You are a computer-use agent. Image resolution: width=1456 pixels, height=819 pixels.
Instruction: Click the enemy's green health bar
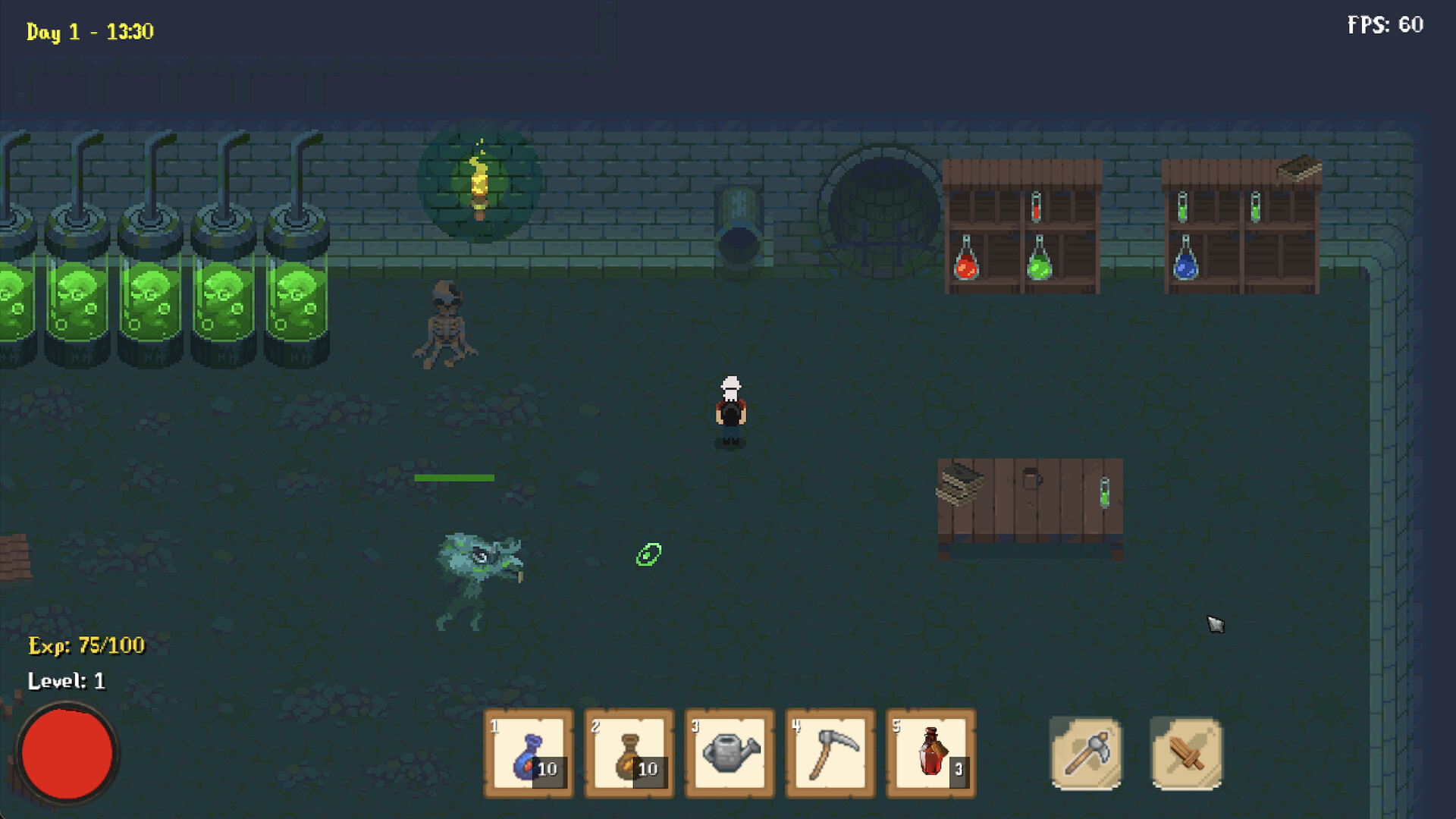pyautogui.click(x=455, y=477)
